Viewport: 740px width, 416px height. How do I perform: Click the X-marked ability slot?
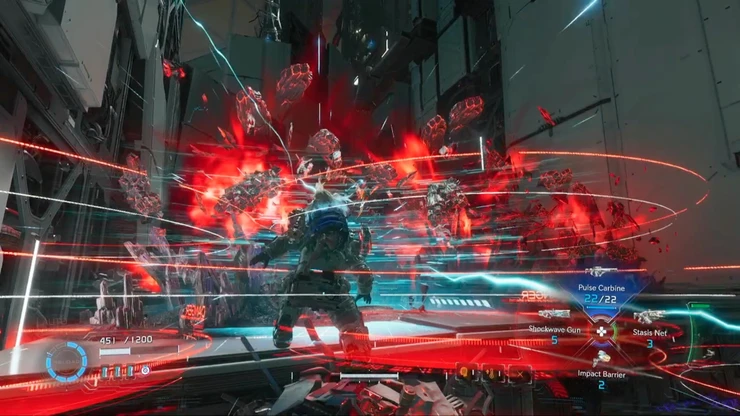tap(518, 373)
